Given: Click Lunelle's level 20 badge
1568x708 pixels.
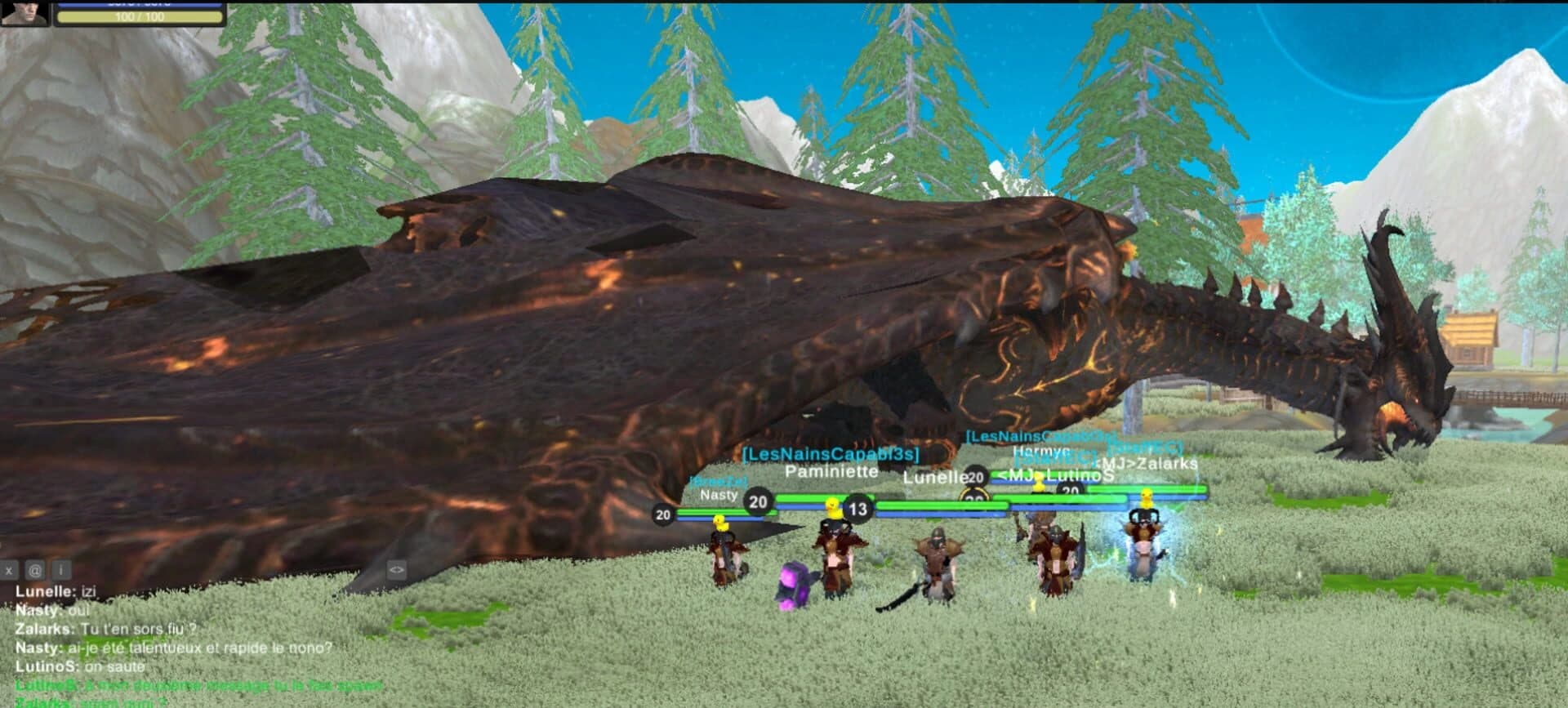Looking at the screenshot, I should [975, 479].
